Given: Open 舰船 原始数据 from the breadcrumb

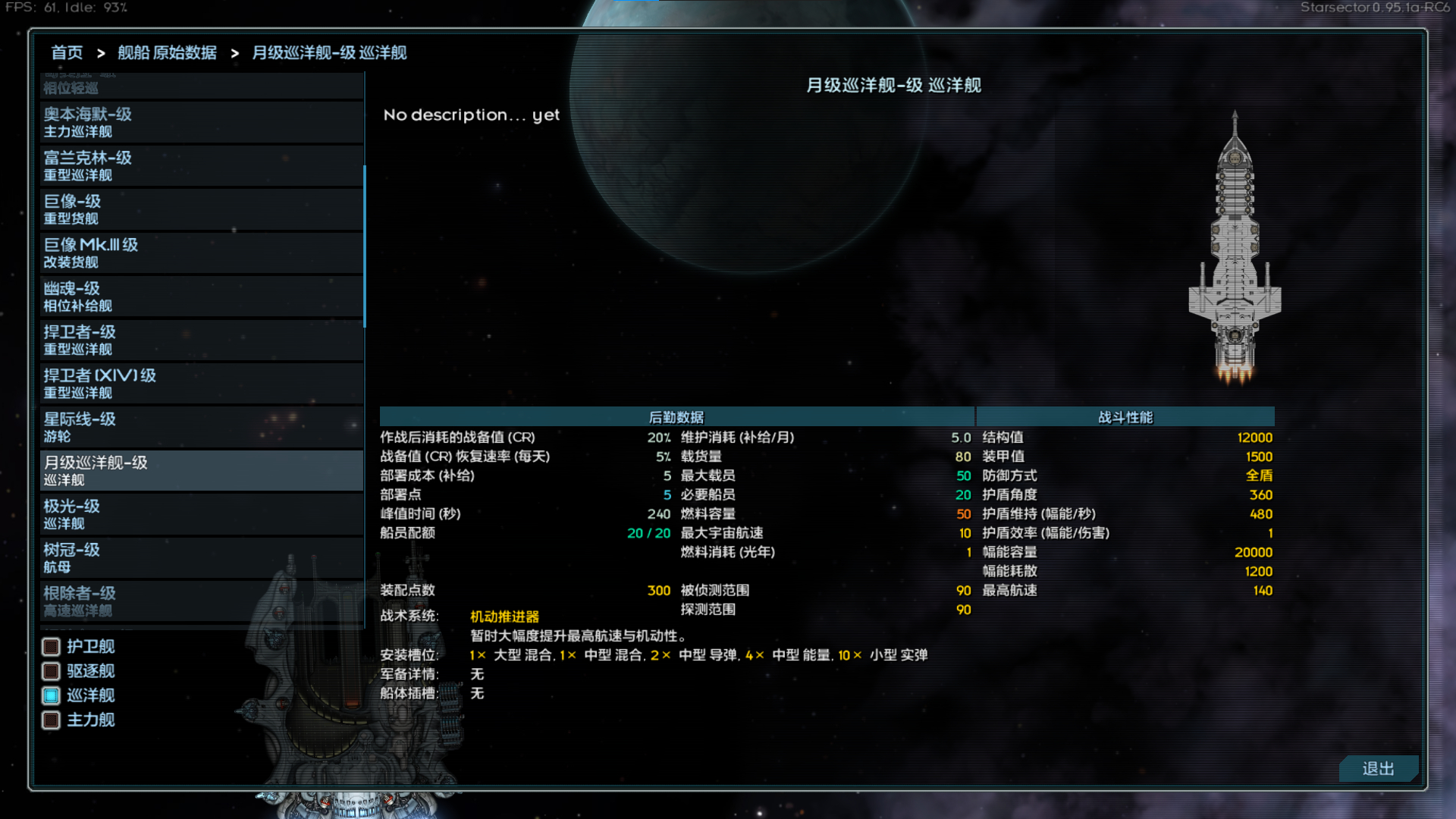Looking at the screenshot, I should (167, 52).
